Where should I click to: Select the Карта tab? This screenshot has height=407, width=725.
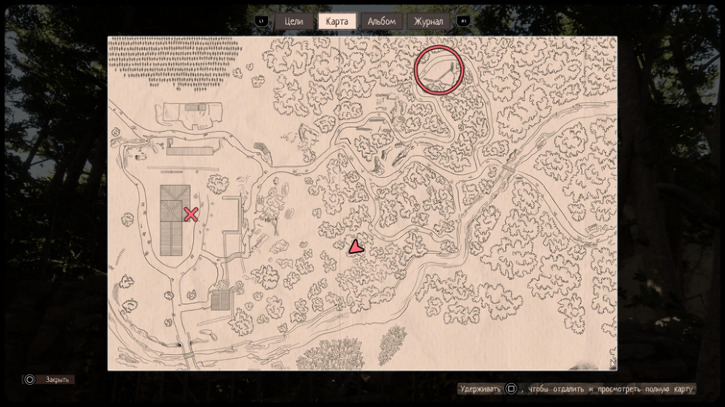click(337, 21)
